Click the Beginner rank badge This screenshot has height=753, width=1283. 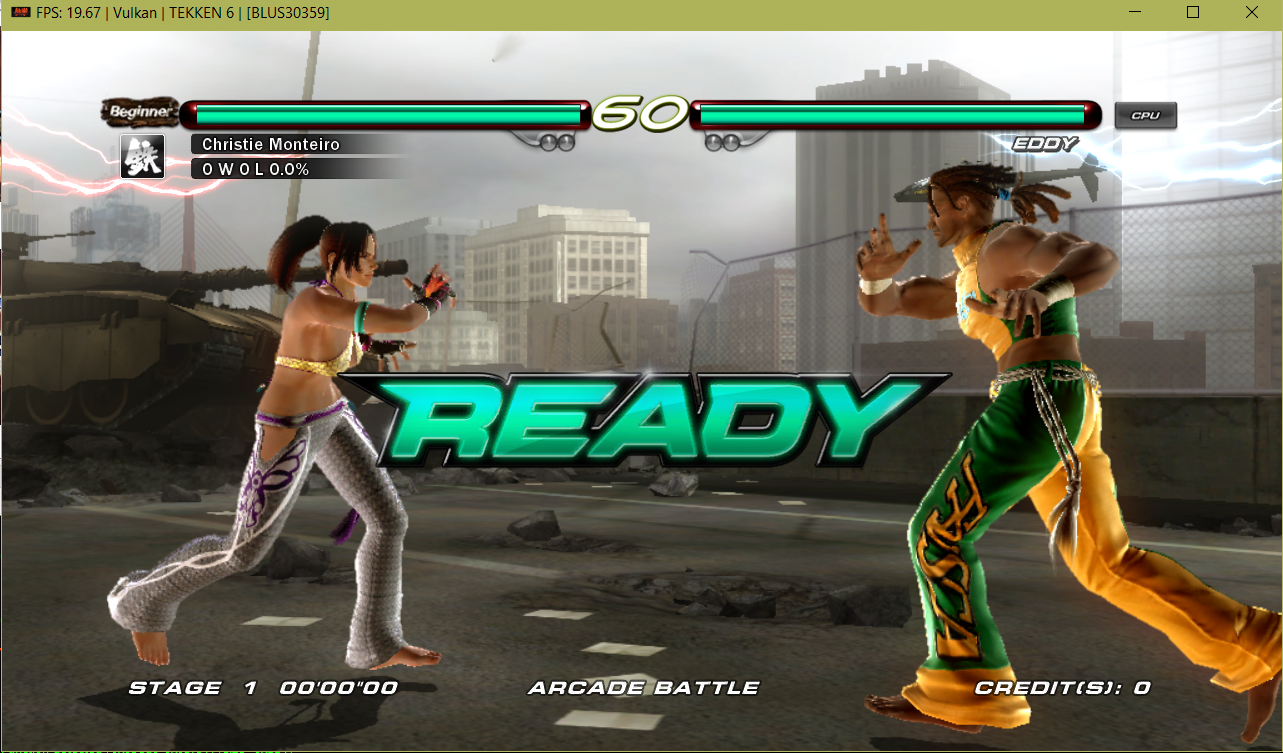(140, 112)
